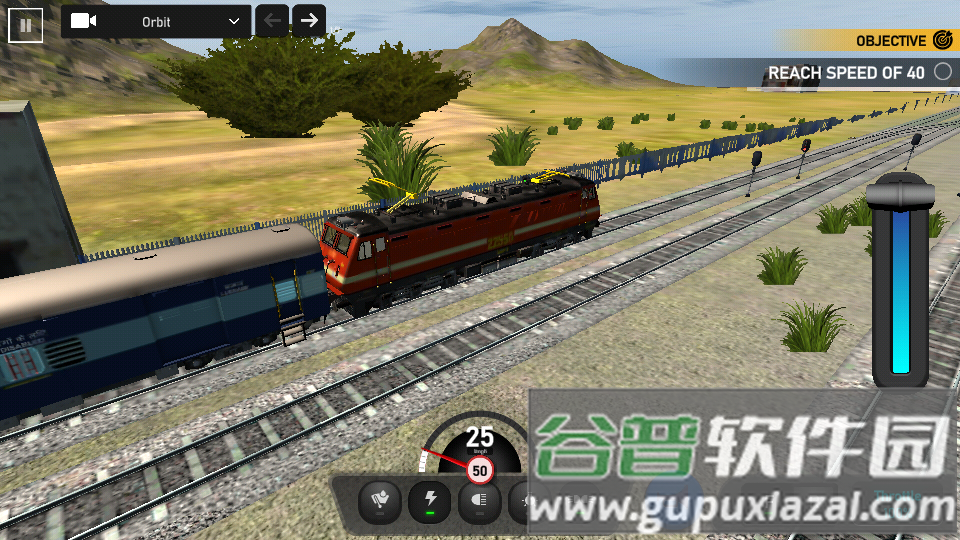Image resolution: width=960 pixels, height=540 pixels.
Task: Switch to the next camera with right arrow
Action: [309, 21]
